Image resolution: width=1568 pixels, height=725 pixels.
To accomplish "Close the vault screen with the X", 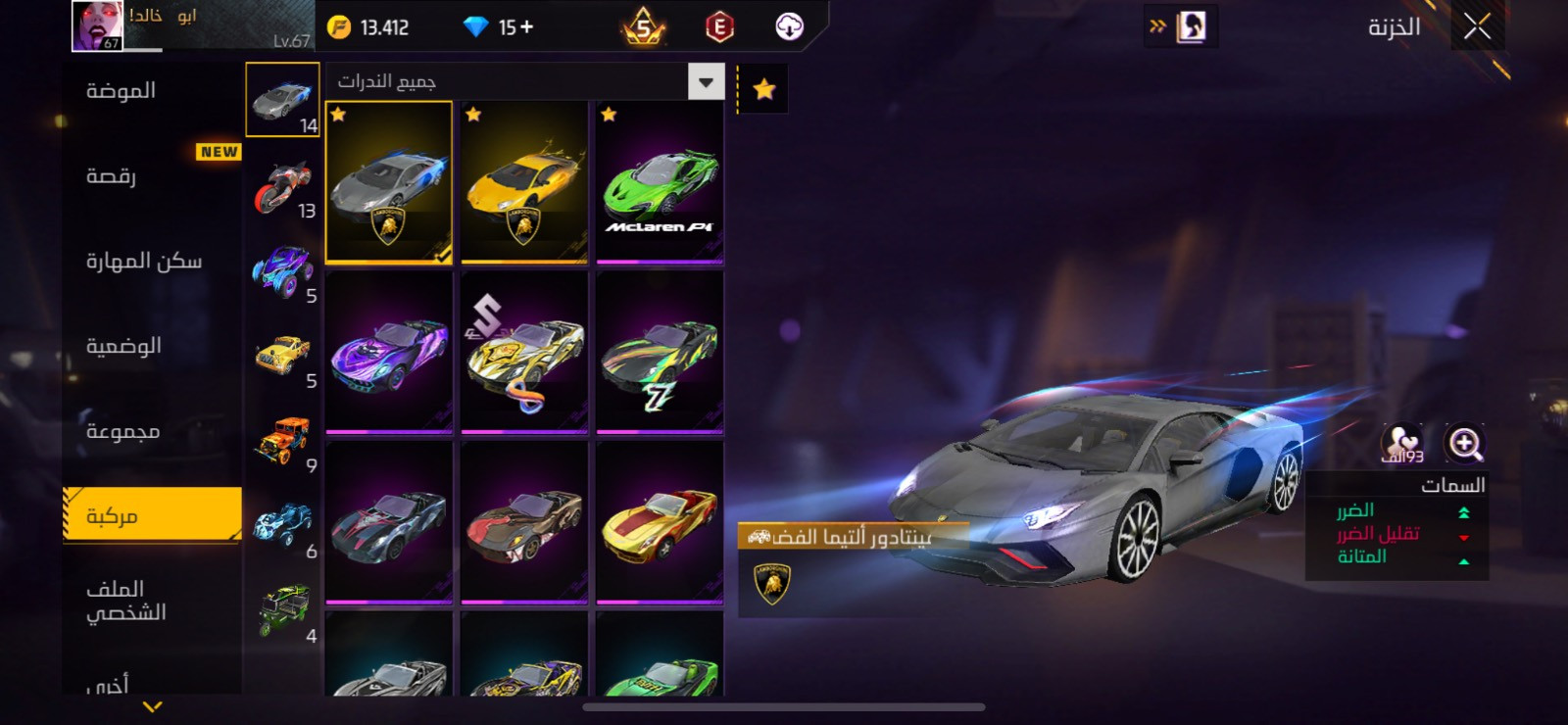I will (x=1477, y=27).
